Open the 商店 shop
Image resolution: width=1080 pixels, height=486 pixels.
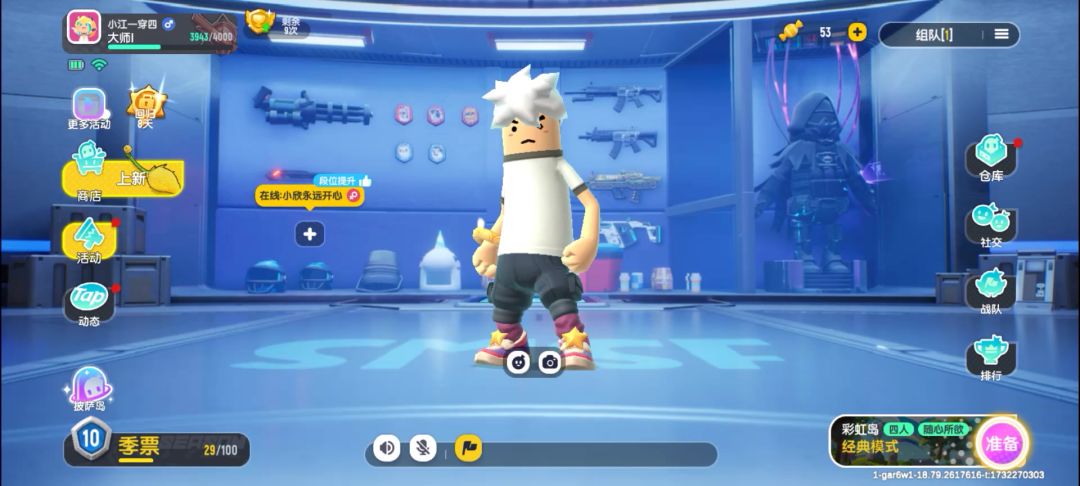pyautogui.click(x=90, y=168)
